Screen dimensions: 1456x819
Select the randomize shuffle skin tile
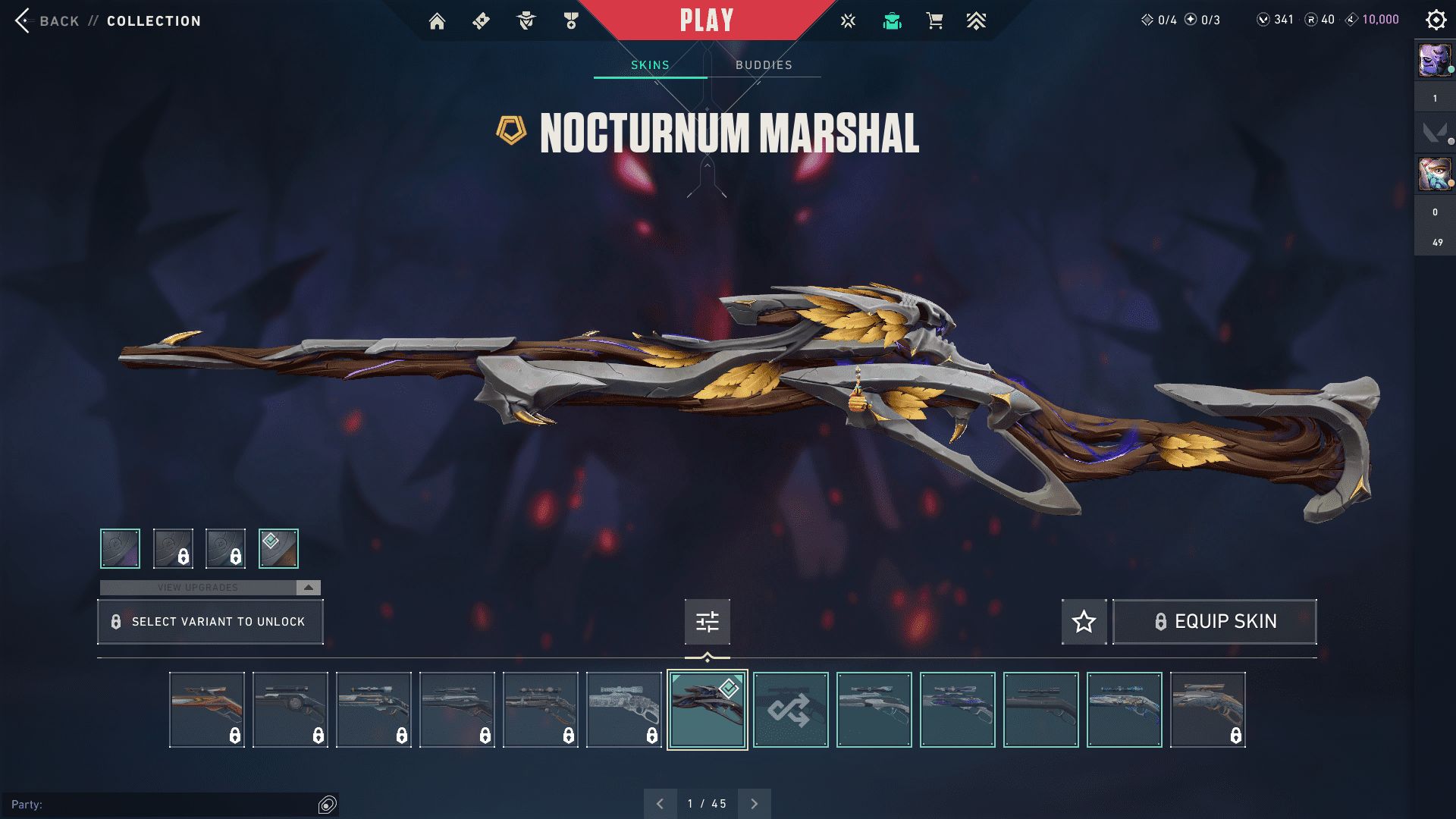point(790,710)
